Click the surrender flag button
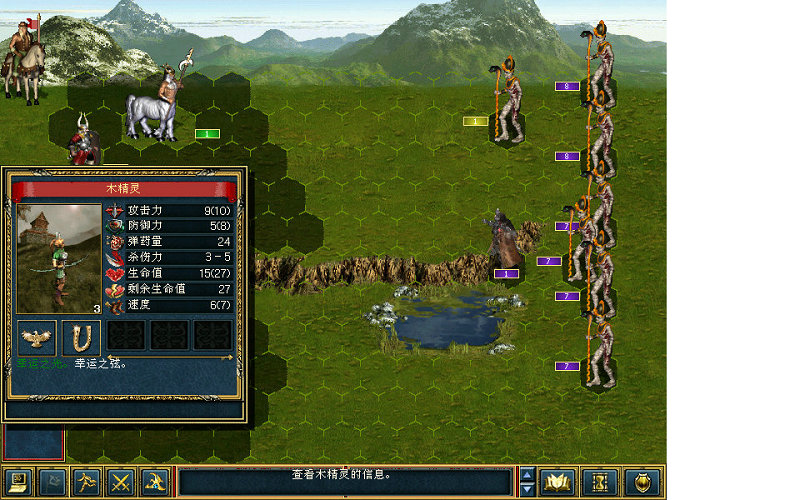 [x=53, y=483]
